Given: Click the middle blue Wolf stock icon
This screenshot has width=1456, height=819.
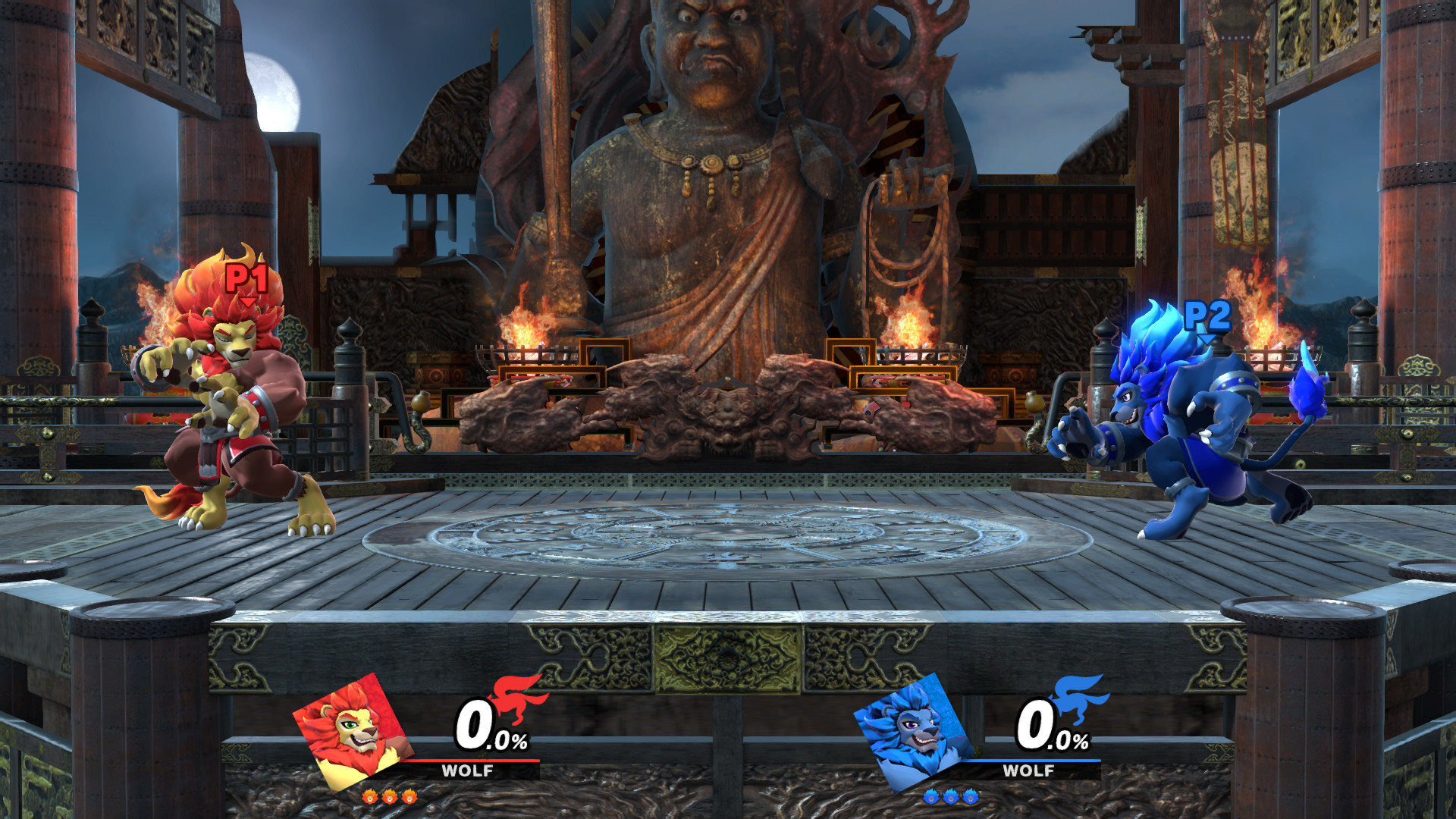Looking at the screenshot, I should coord(950,798).
